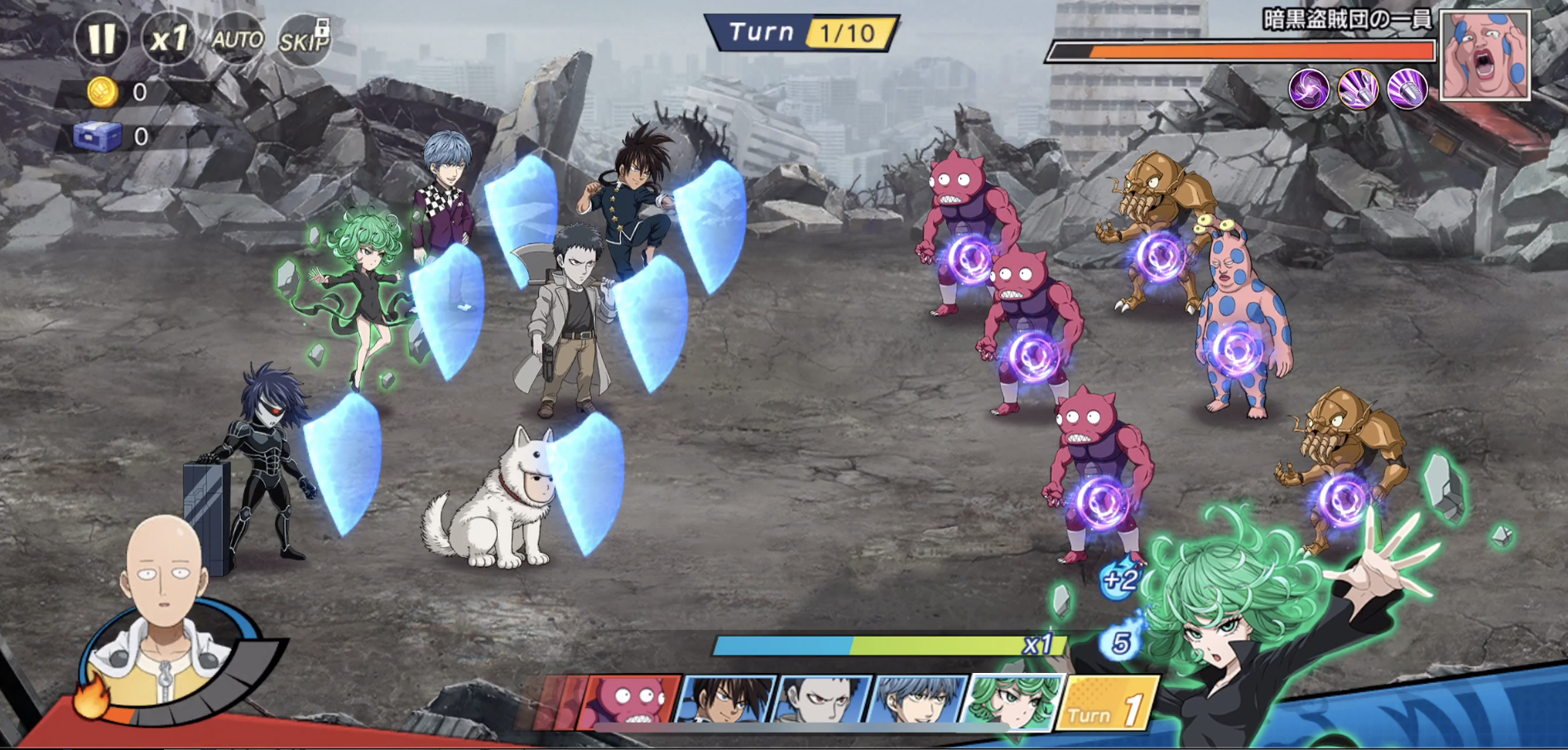This screenshot has height=750, width=1568.
Task: Inspect the triple-bullet enemy skill icon
Action: click(1359, 89)
